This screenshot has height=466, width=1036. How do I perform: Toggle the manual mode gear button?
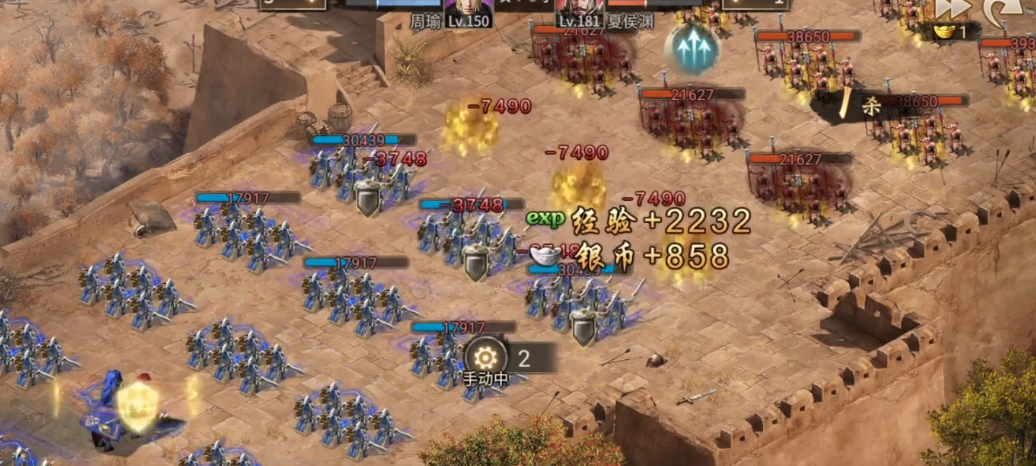(487, 357)
